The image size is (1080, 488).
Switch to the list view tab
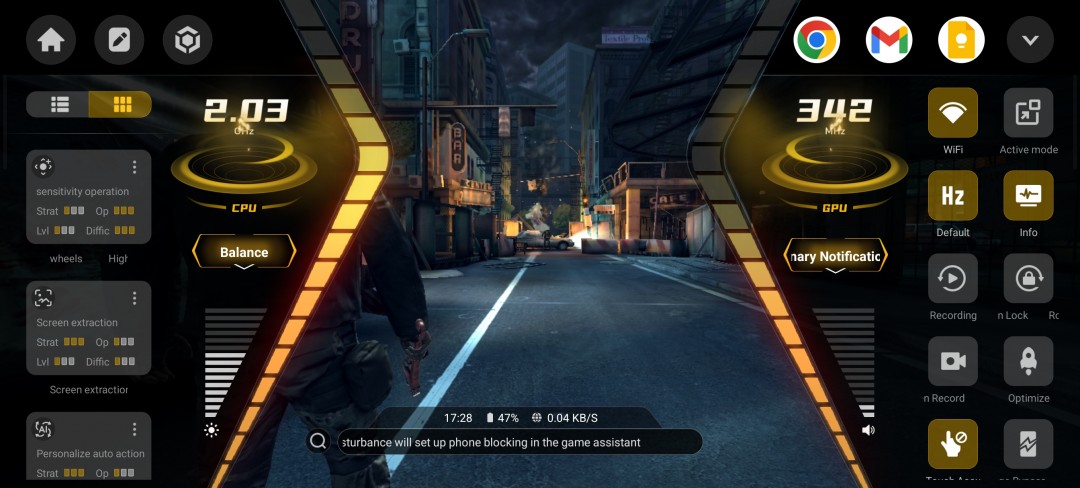click(x=59, y=104)
